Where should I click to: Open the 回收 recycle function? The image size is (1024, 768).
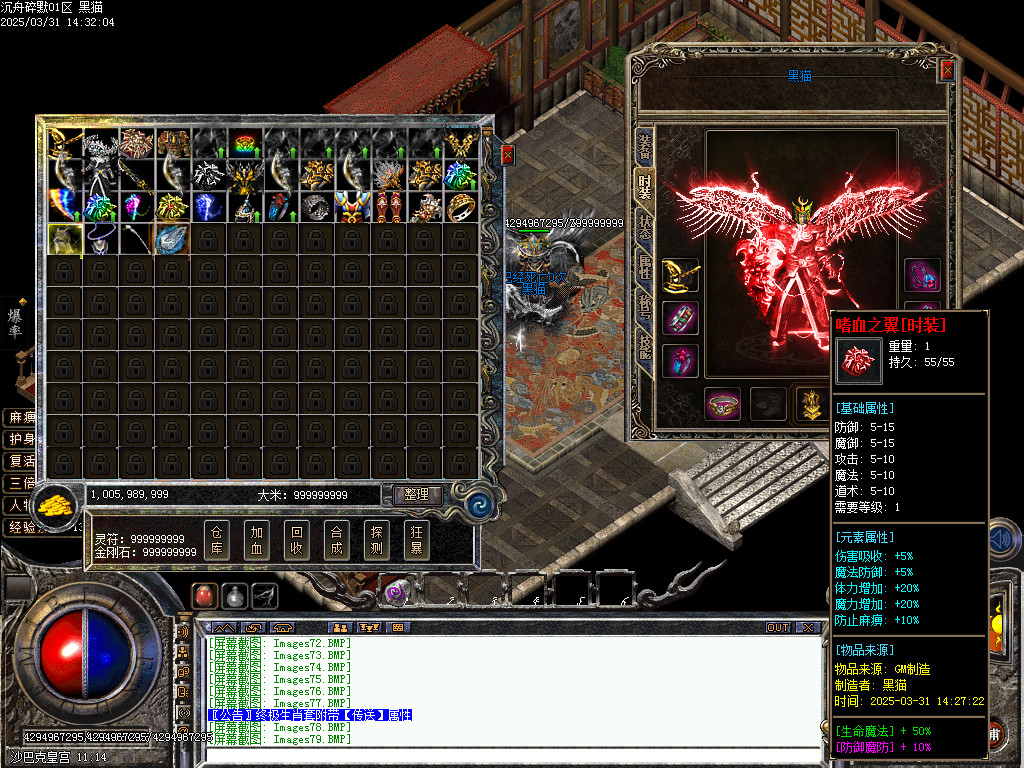[x=297, y=540]
